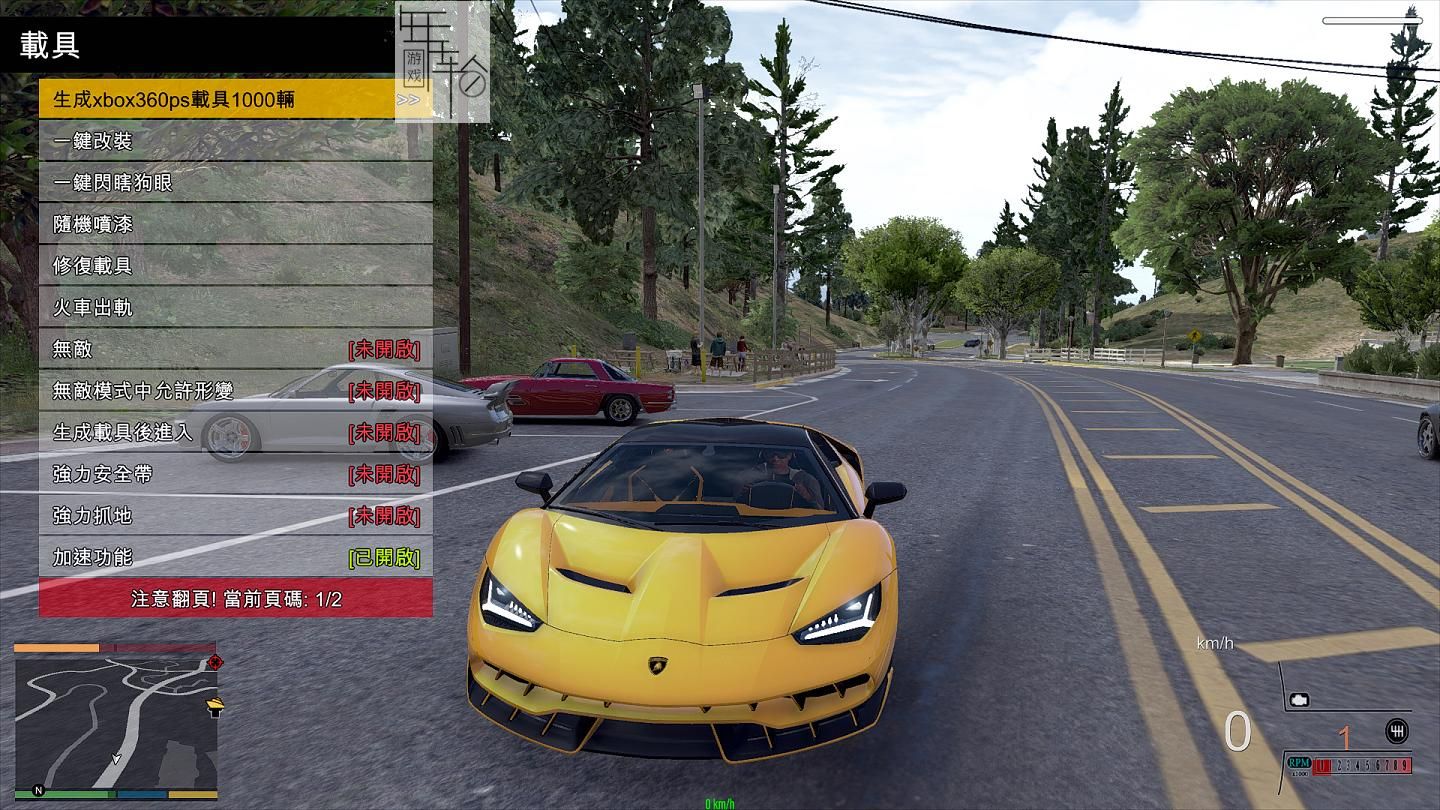The image size is (1440, 810).
Task: Disable the 加速功能 boost toggle
Action: [235, 557]
